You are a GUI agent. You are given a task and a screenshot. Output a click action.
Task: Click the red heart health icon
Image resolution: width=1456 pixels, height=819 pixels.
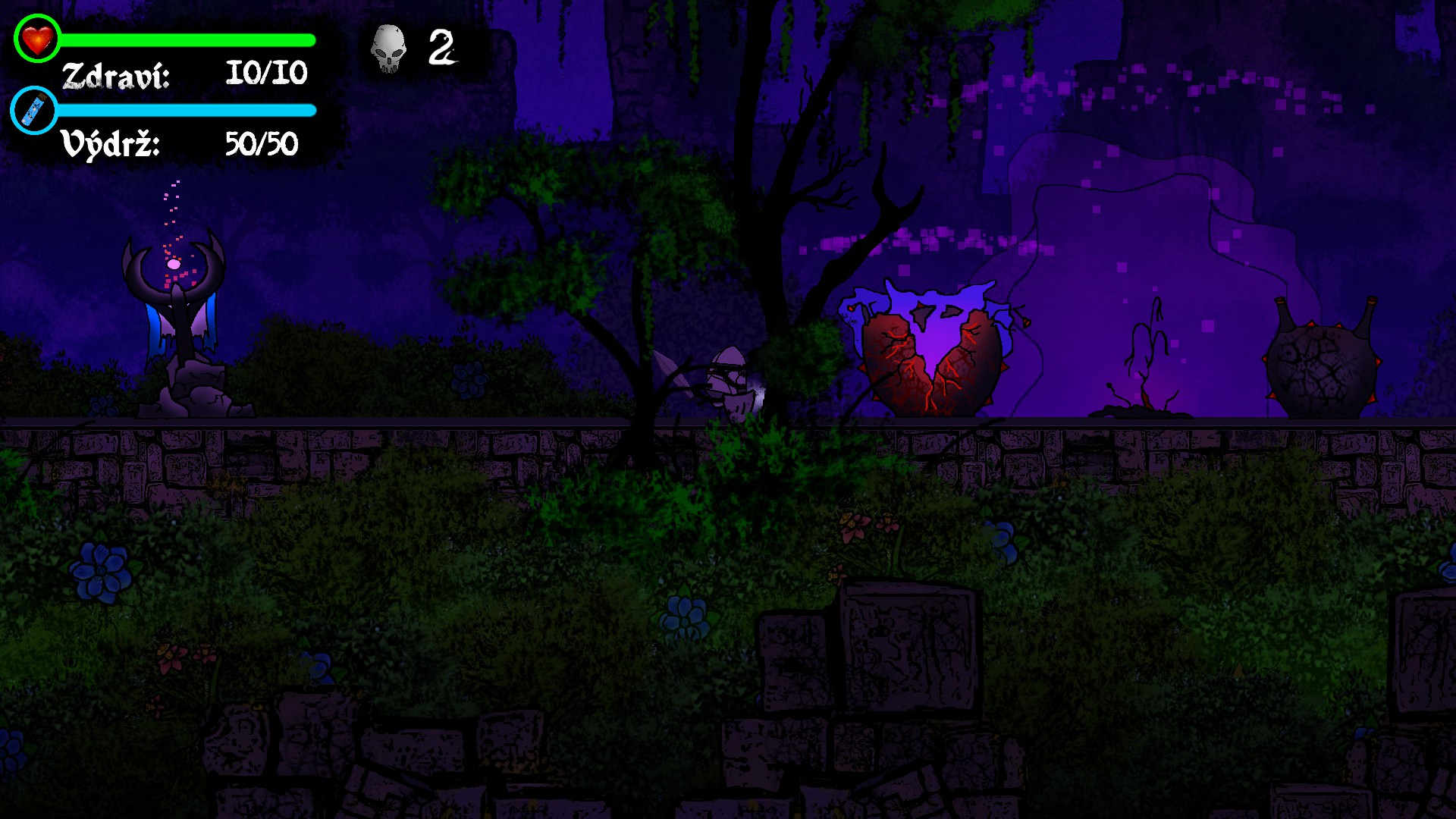point(36,38)
